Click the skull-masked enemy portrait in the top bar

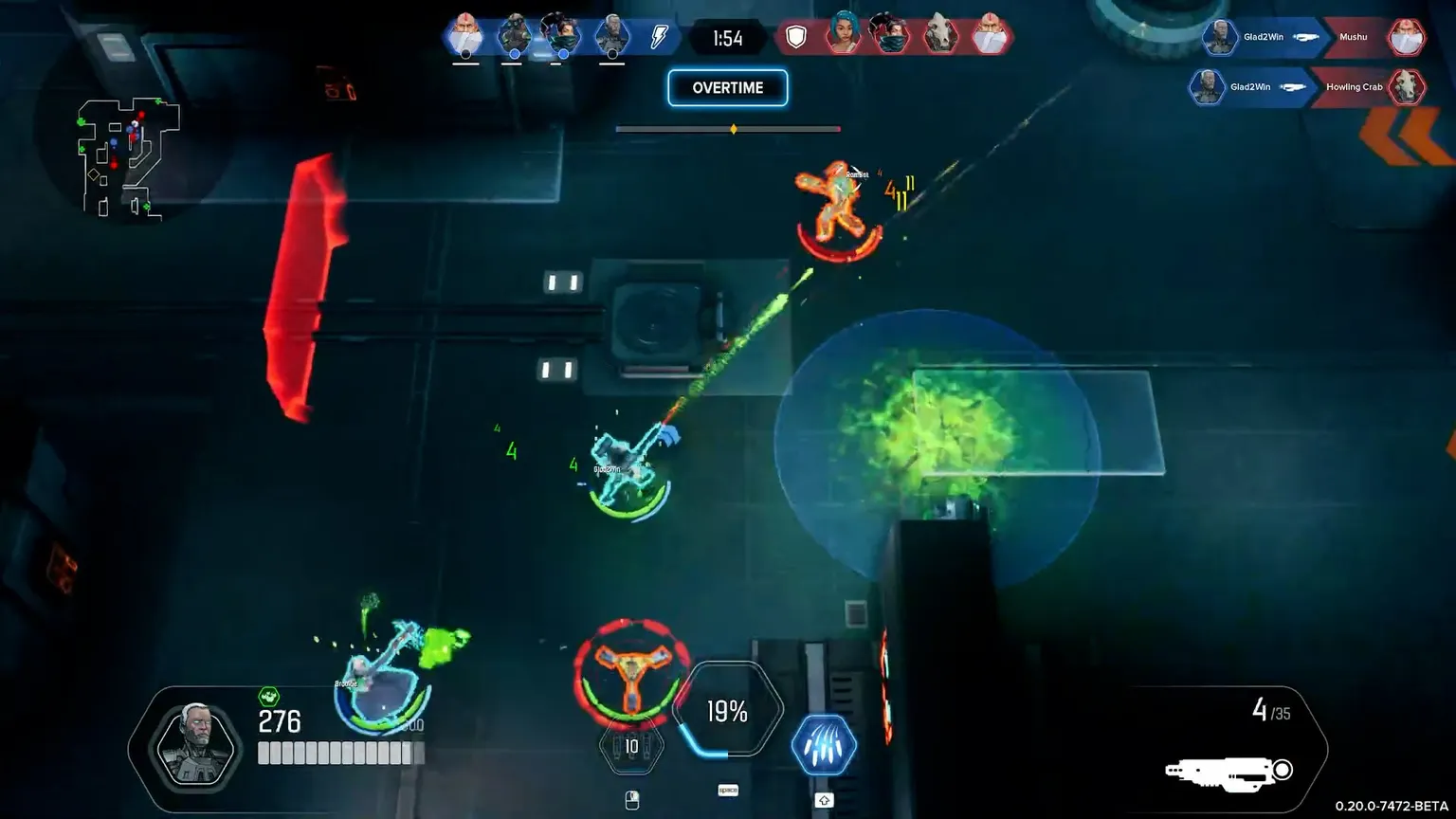[941, 38]
